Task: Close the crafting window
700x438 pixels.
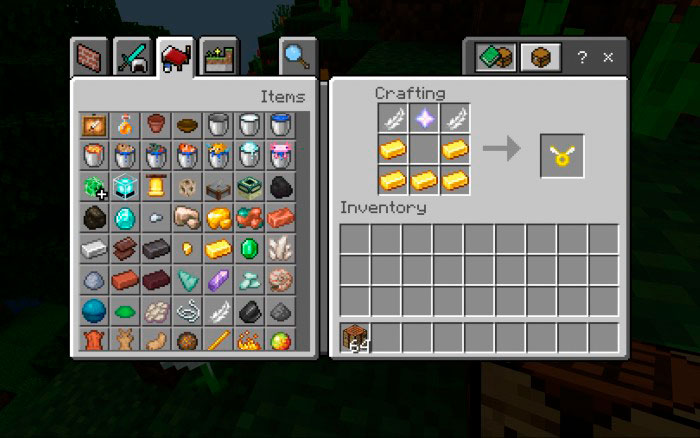Action: (x=608, y=58)
